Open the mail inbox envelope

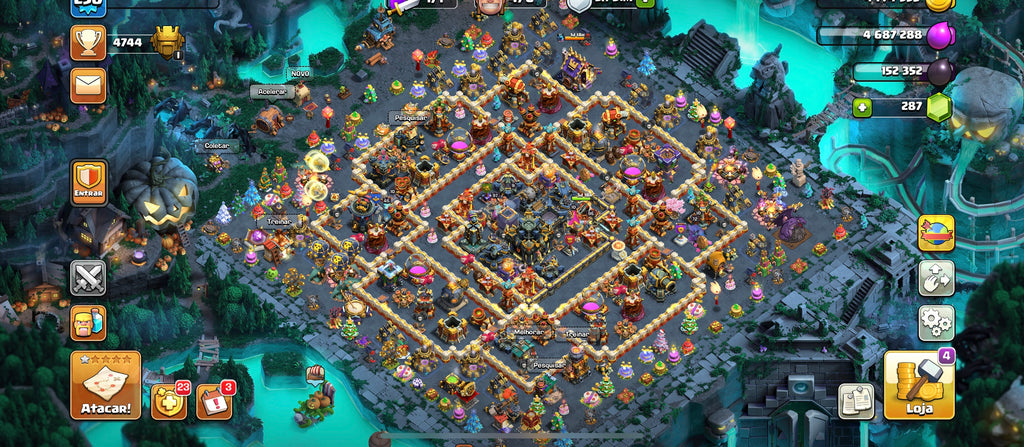(x=88, y=86)
